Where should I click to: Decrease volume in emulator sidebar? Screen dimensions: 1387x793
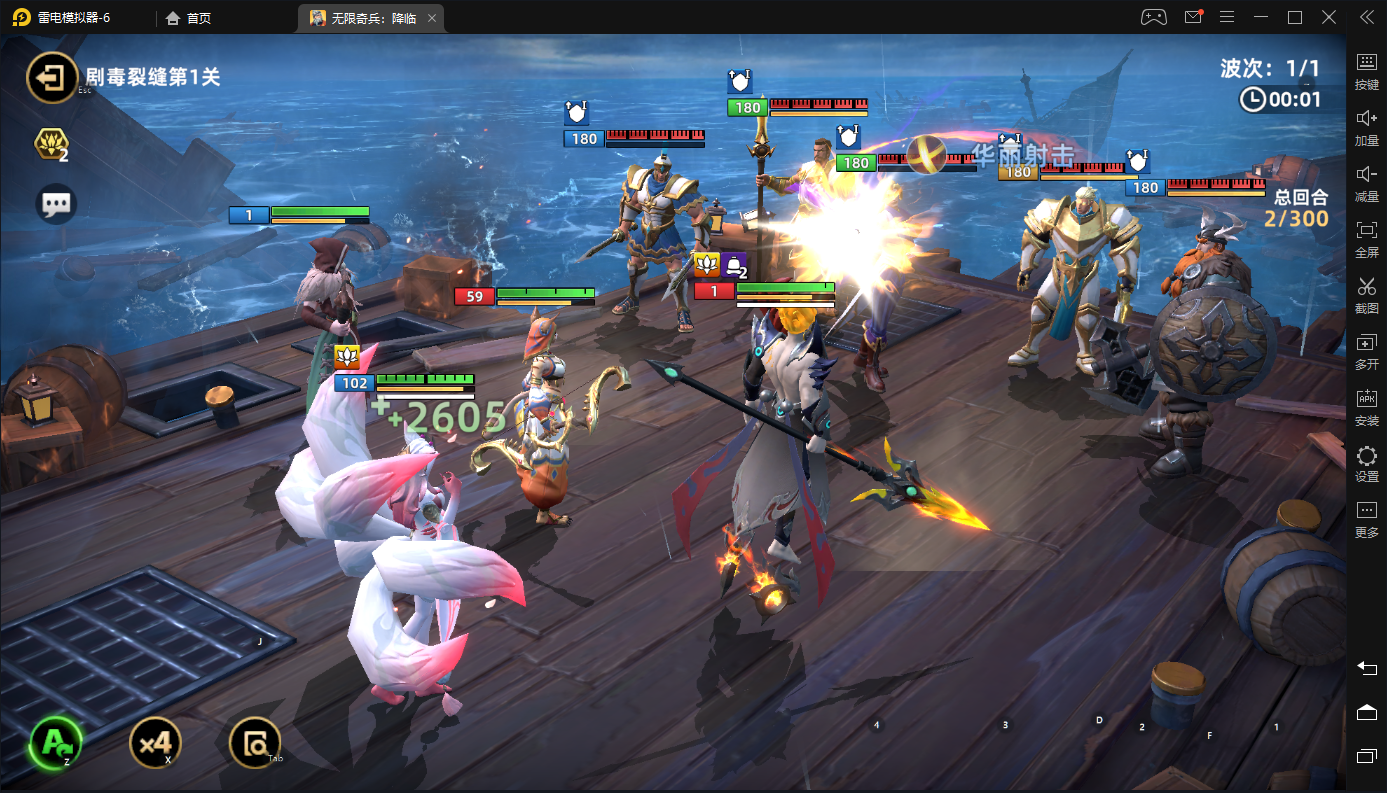[1366, 181]
